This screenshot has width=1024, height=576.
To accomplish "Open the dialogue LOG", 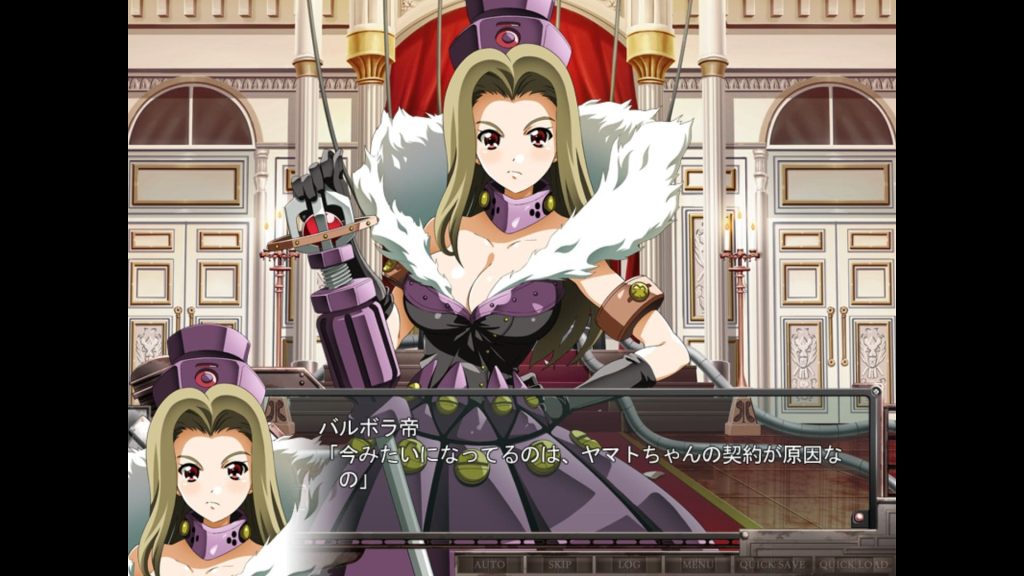I will (x=629, y=564).
